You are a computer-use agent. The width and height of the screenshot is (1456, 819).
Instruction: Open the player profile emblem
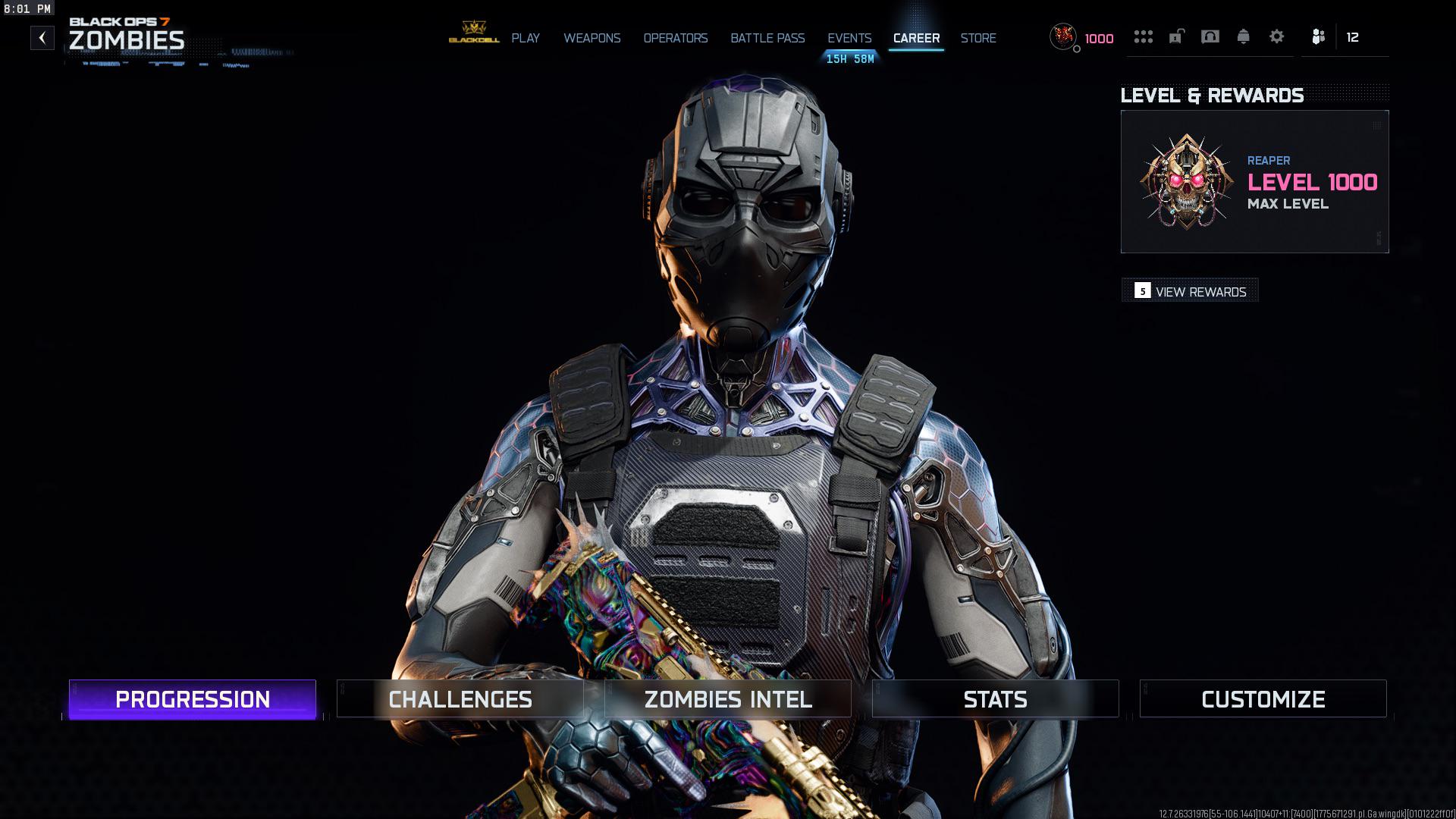pyautogui.click(x=1063, y=36)
